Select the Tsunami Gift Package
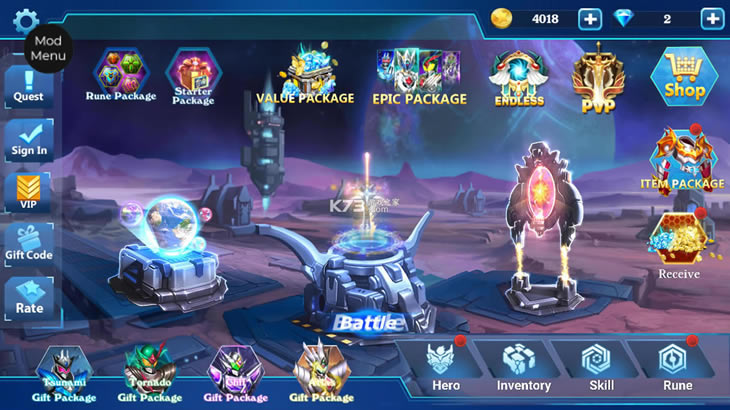Viewport: 730px width, 410px height. [x=64, y=374]
